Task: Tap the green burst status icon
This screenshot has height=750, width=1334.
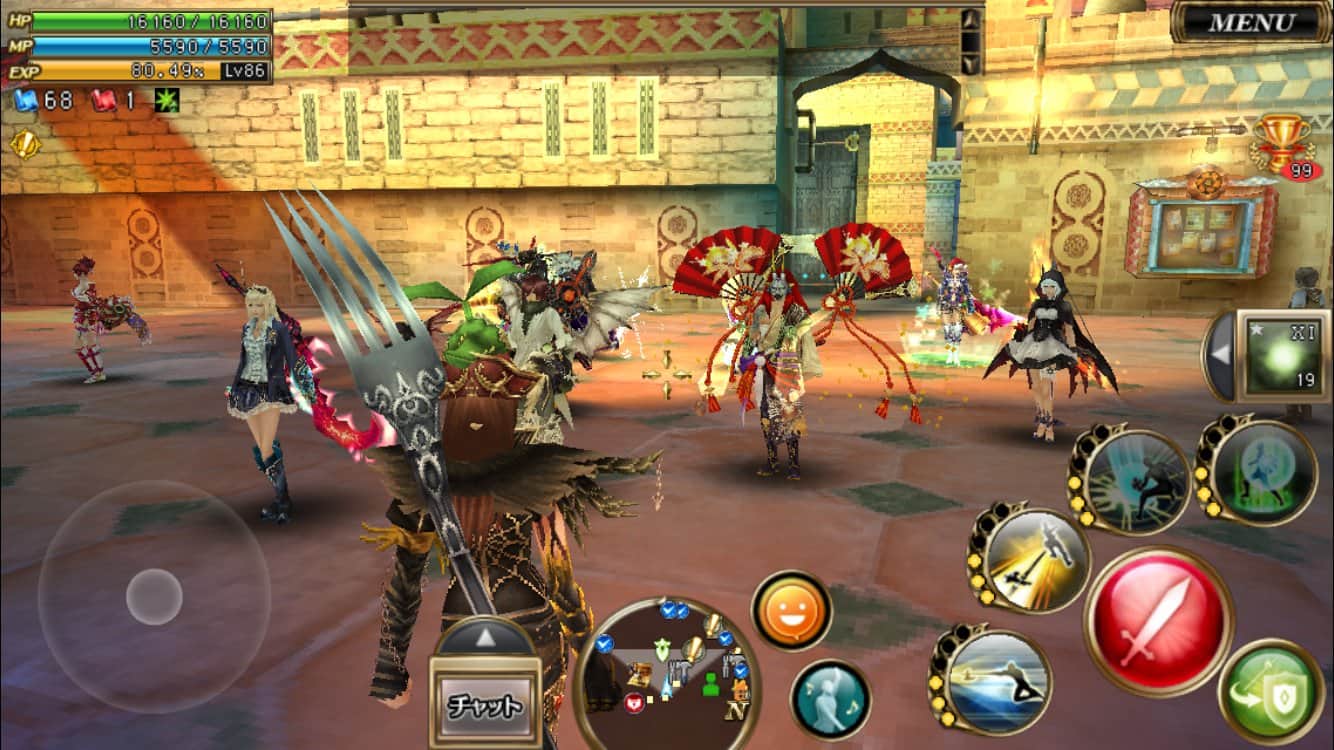Action: pyautogui.click(x=165, y=101)
